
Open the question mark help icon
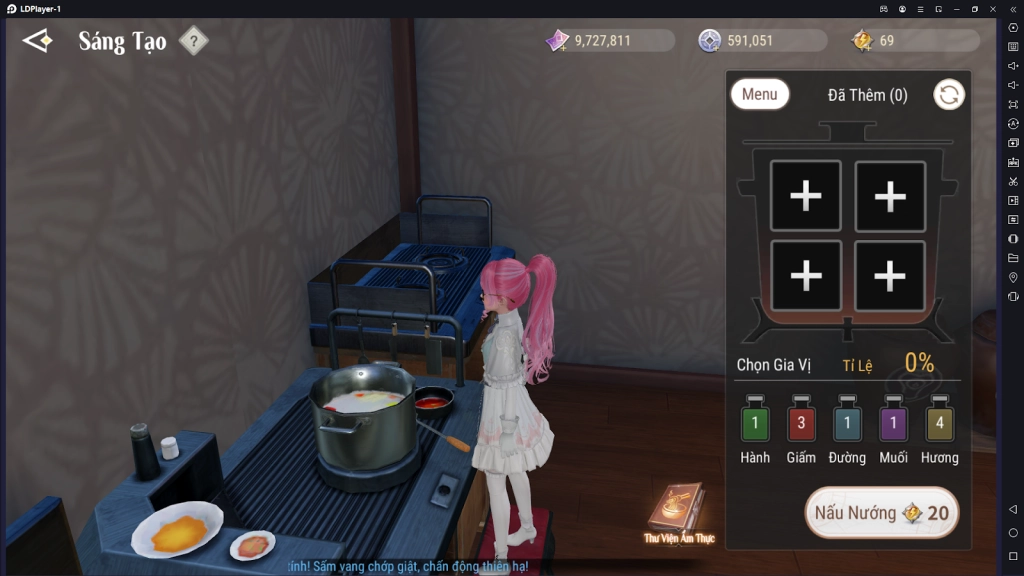[x=193, y=41]
